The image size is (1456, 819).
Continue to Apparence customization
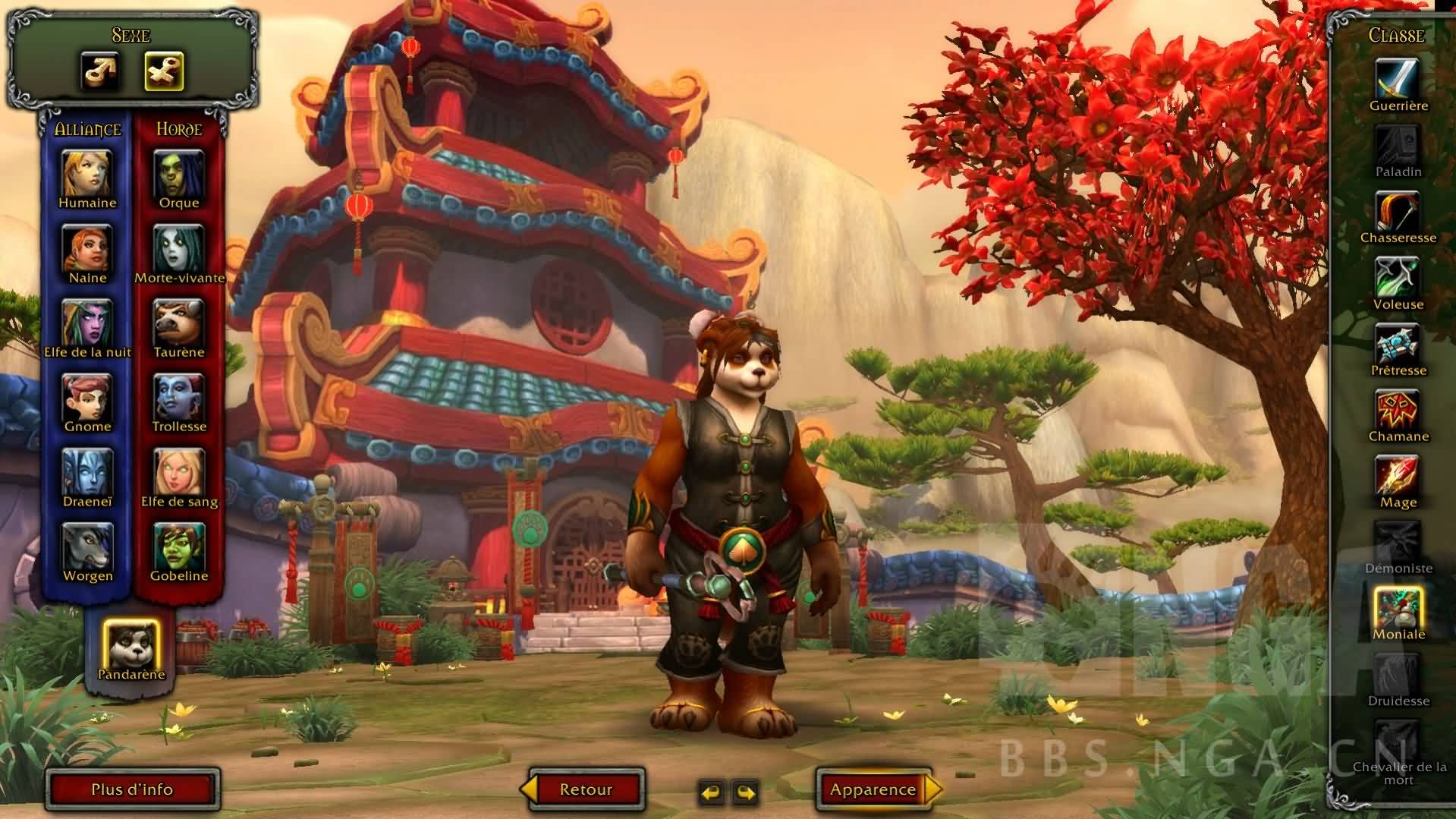click(x=874, y=789)
